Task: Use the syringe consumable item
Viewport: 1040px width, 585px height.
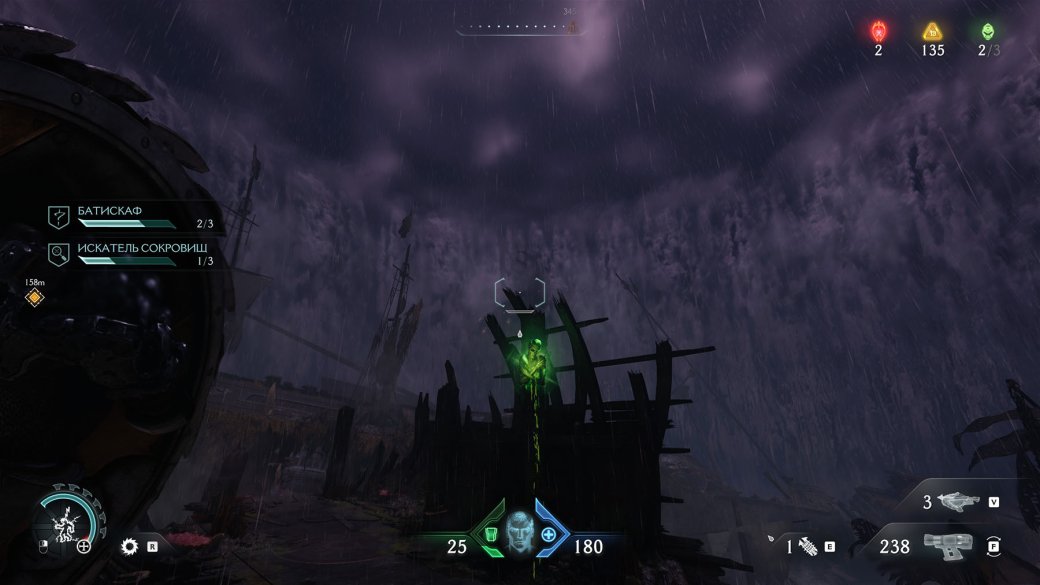Action: (x=807, y=546)
